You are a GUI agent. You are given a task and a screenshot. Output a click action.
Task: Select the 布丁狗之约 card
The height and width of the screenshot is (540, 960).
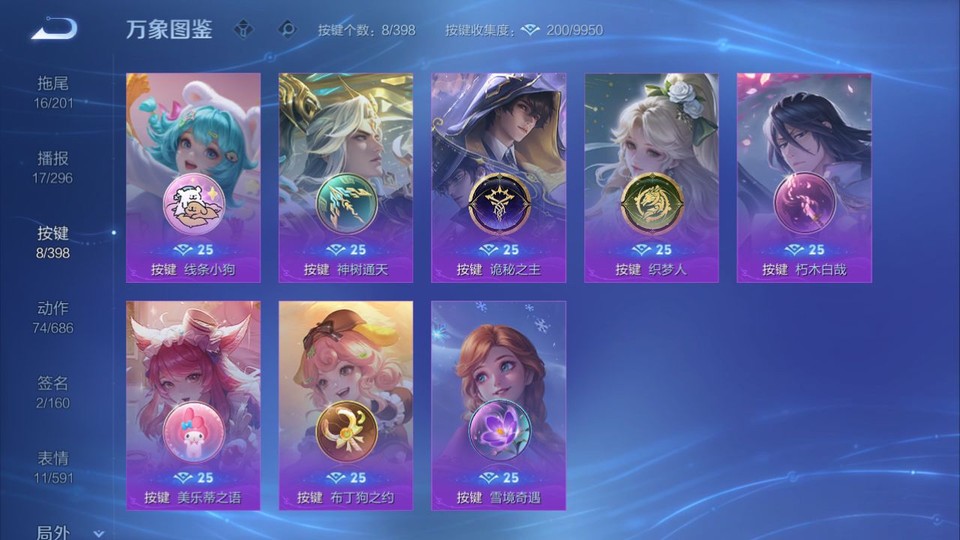(x=346, y=405)
